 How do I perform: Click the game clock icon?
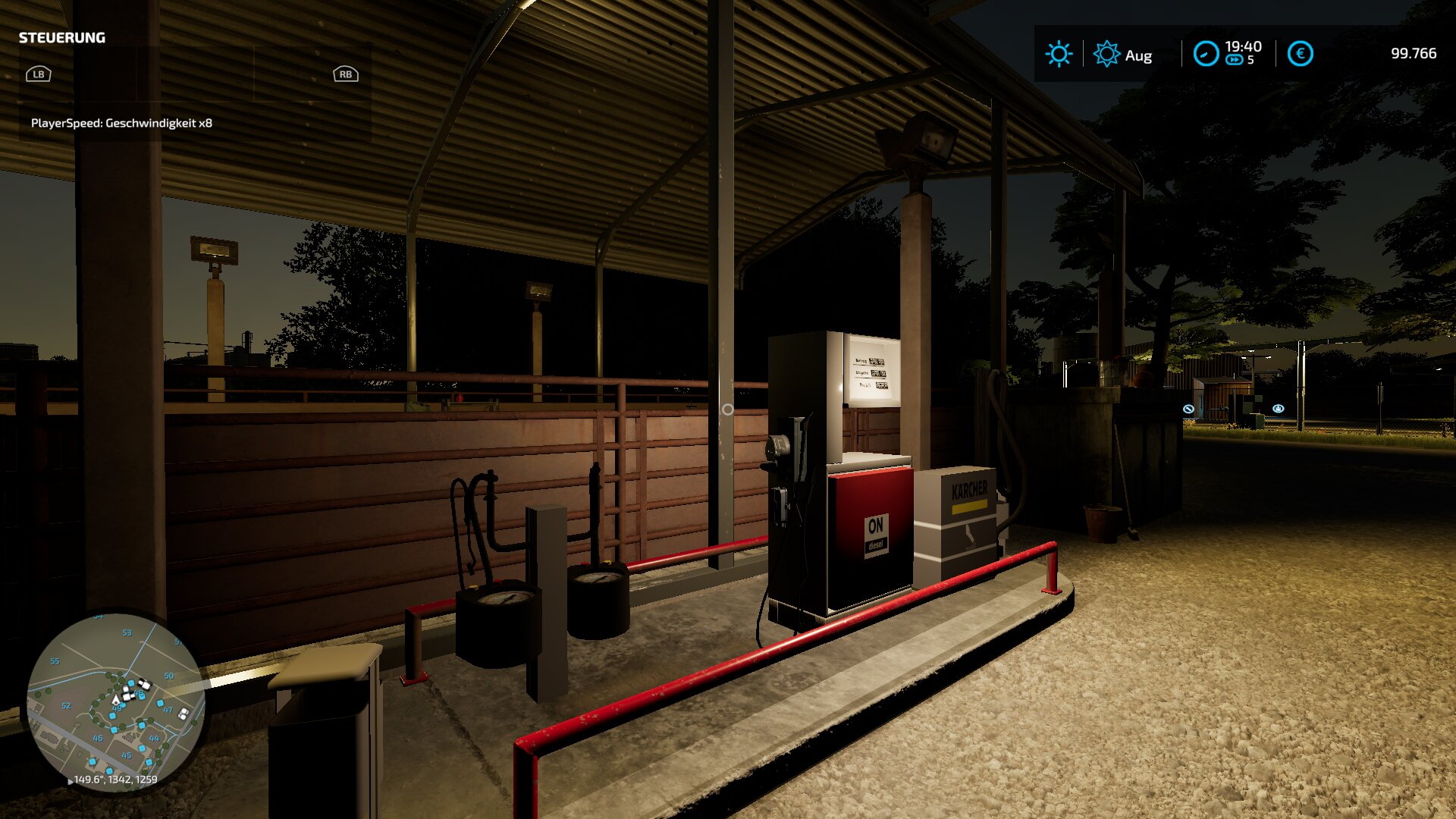point(1206,54)
